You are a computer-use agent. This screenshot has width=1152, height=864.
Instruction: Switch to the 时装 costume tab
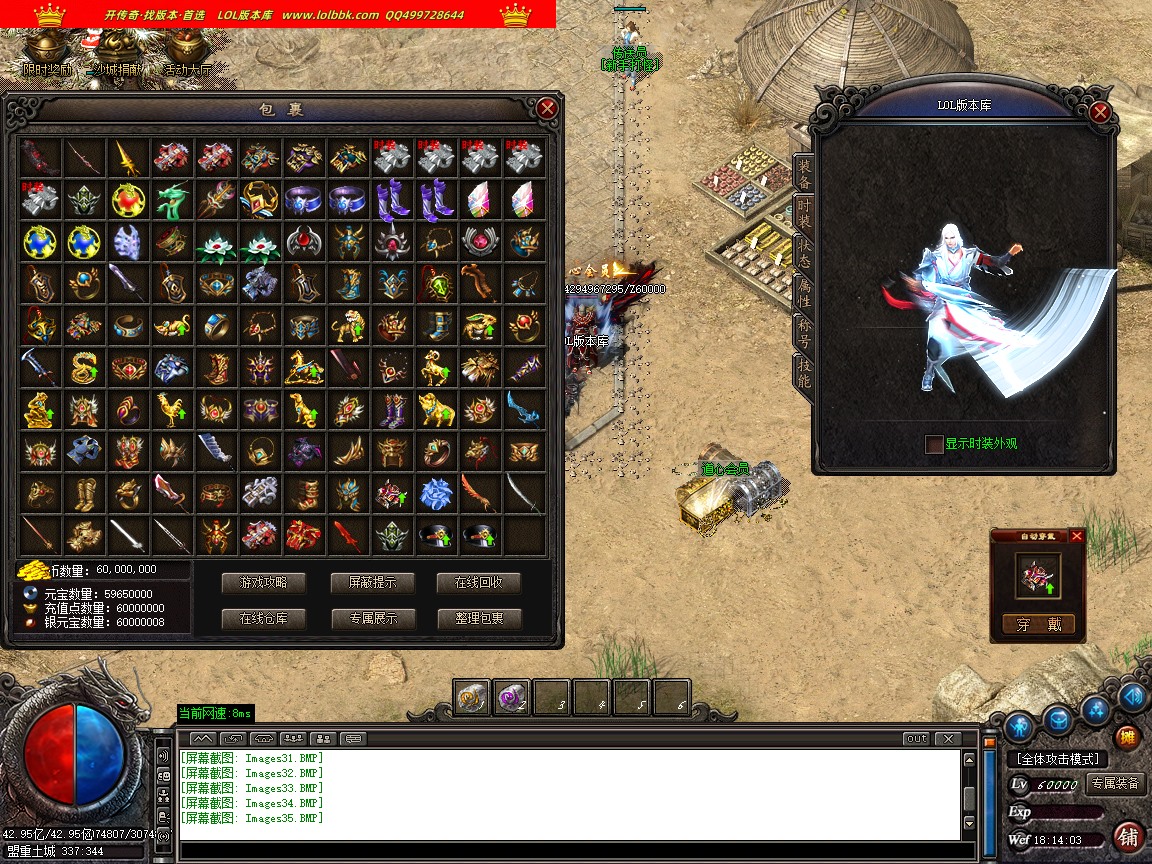(x=803, y=212)
